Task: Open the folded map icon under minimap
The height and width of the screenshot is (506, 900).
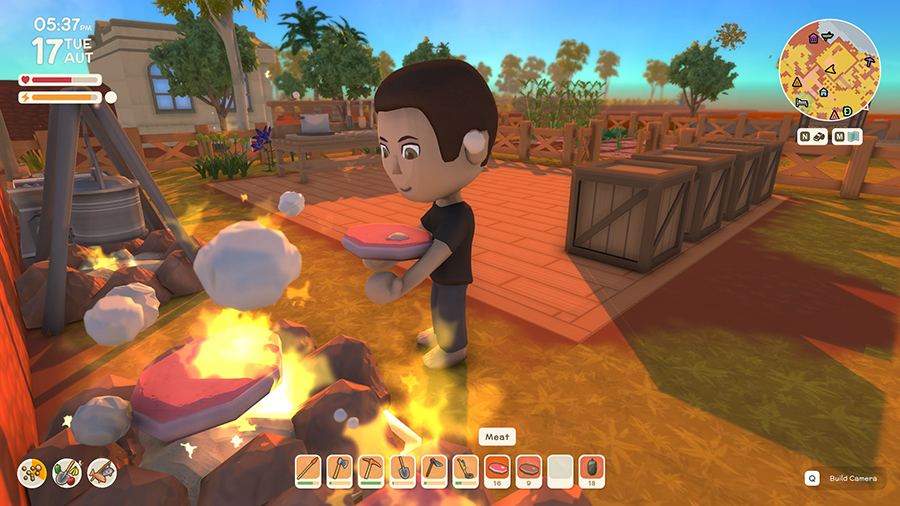Action: point(853,137)
